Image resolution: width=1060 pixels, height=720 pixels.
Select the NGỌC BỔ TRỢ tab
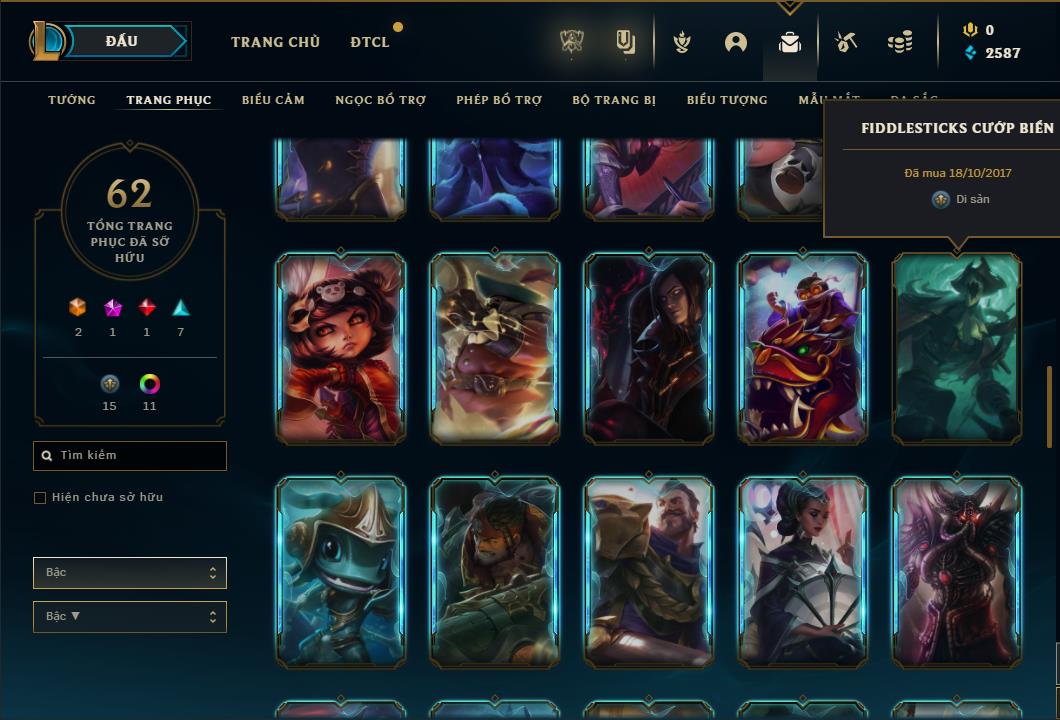click(380, 100)
